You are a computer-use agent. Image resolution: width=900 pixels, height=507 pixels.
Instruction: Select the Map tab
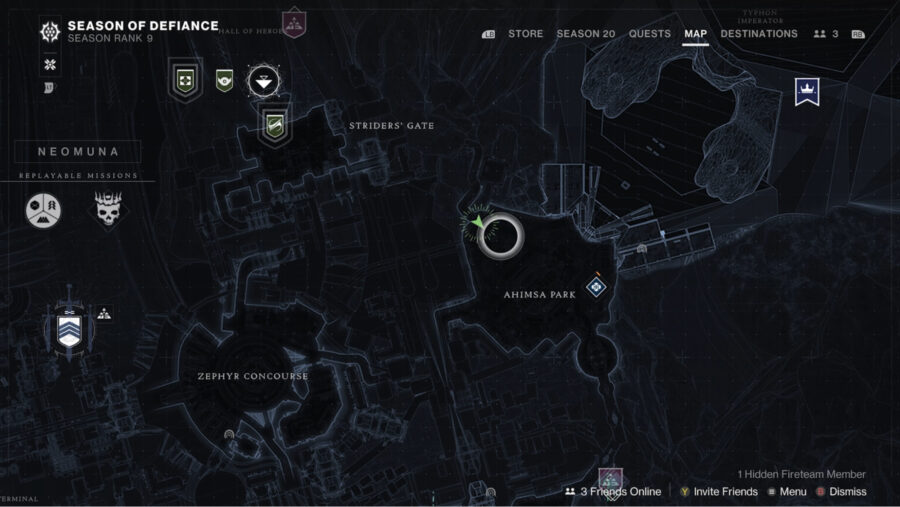coord(696,34)
